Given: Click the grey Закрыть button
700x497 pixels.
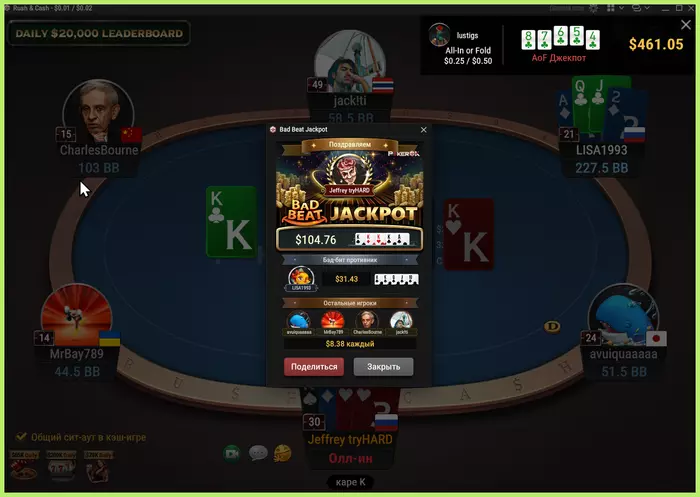Looking at the screenshot, I should tap(383, 367).
